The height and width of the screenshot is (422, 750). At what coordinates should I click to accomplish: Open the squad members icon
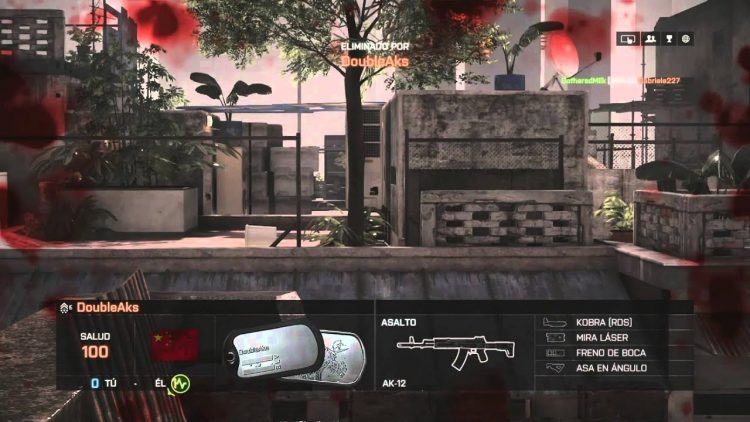pos(649,39)
